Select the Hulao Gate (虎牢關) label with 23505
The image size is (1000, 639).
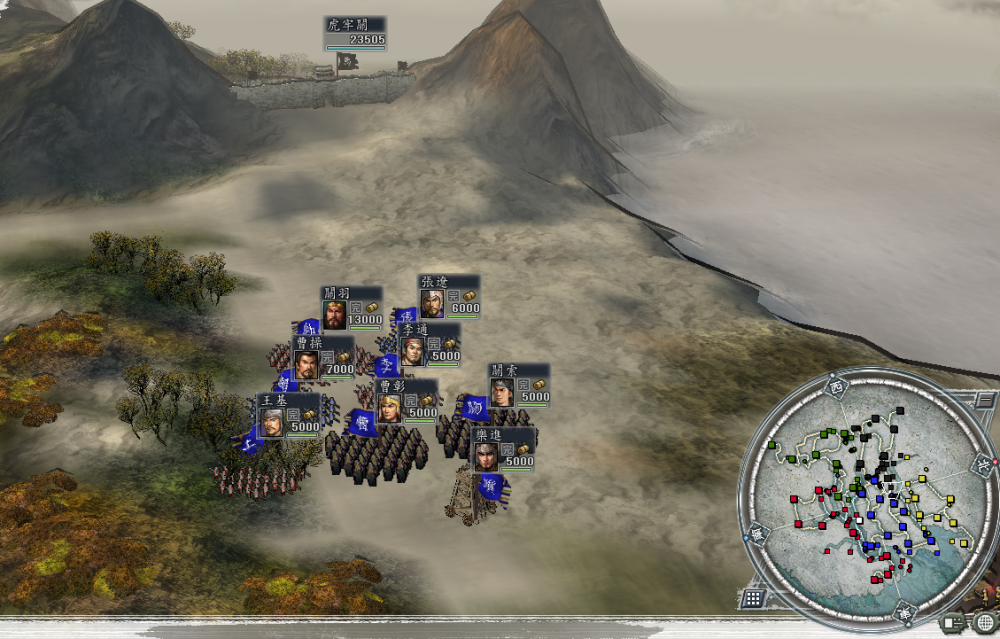pyautogui.click(x=355, y=33)
